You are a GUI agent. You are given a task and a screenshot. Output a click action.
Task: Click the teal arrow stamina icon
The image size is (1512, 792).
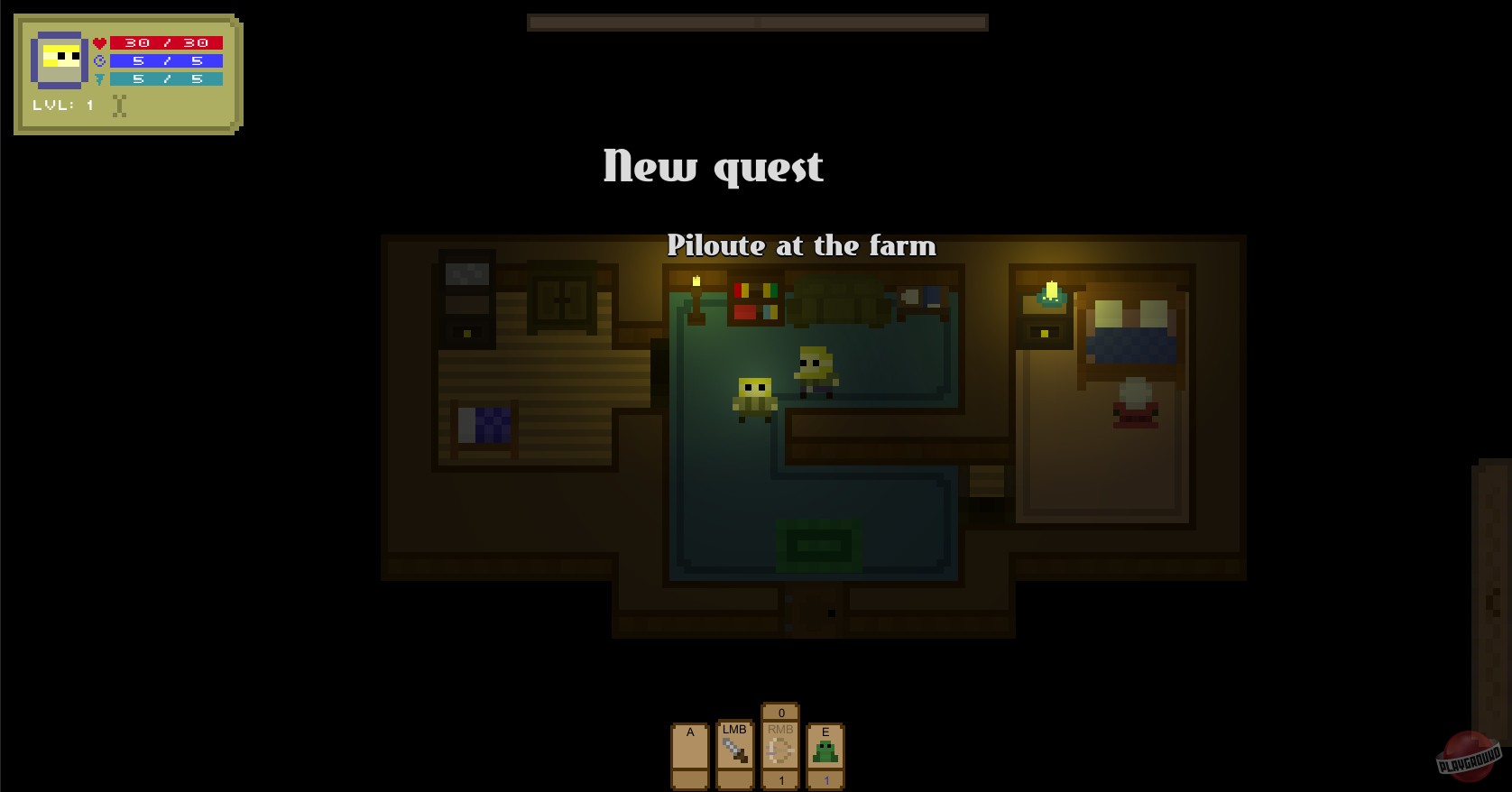pos(97,78)
